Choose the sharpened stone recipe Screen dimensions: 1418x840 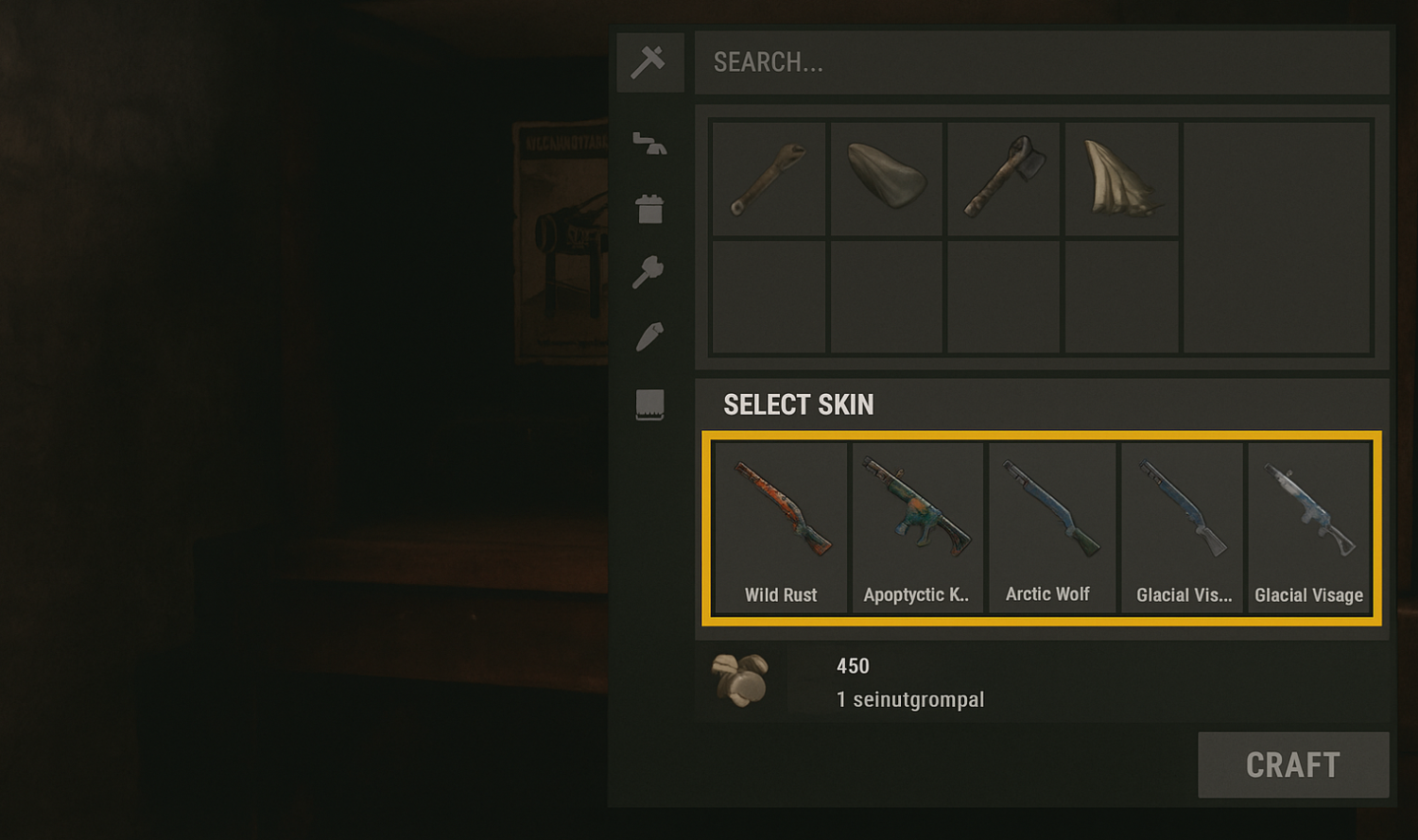886,178
